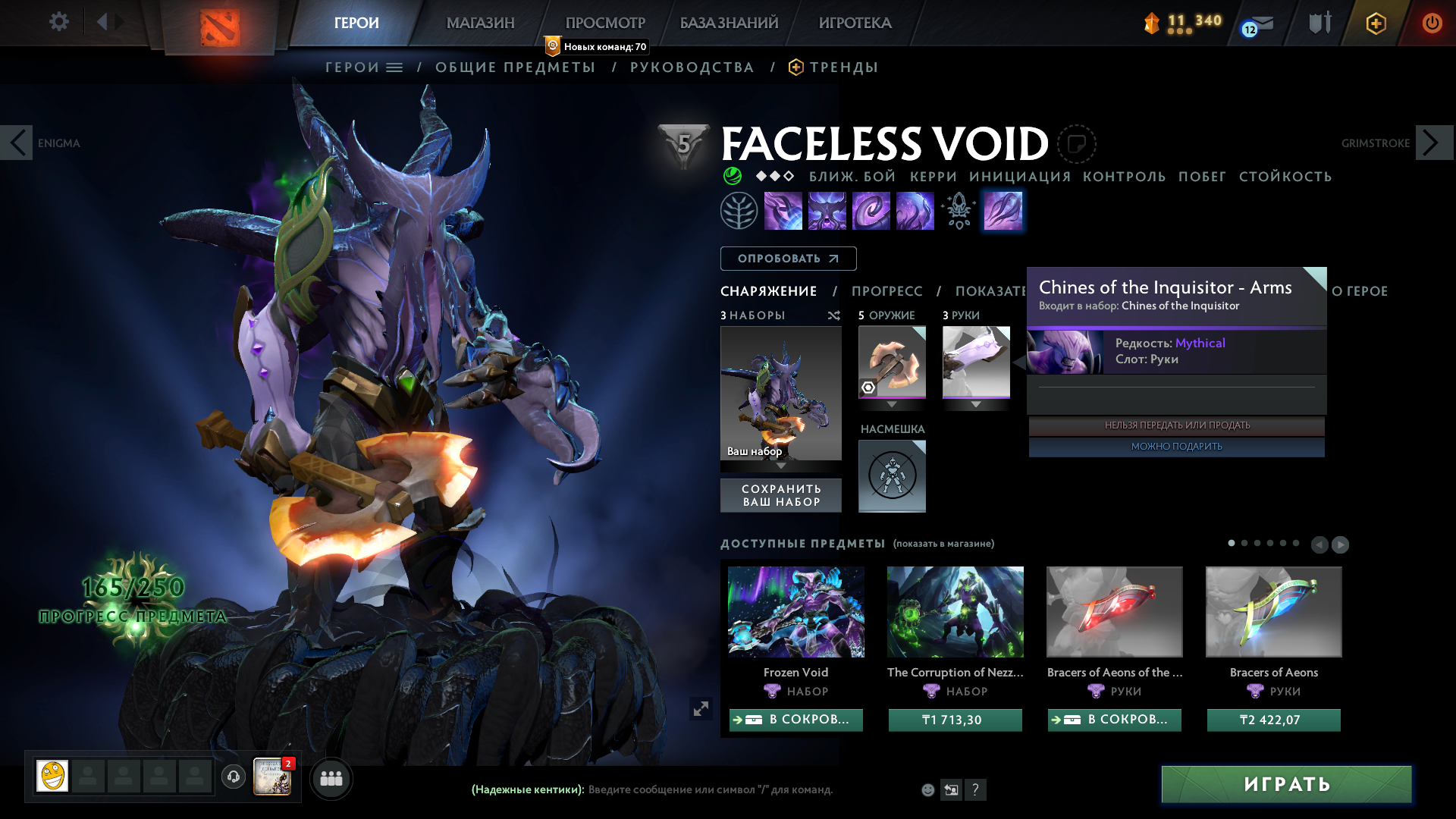Enable fullscreen hero preview expander arrow
1456x819 pixels.
point(701,708)
